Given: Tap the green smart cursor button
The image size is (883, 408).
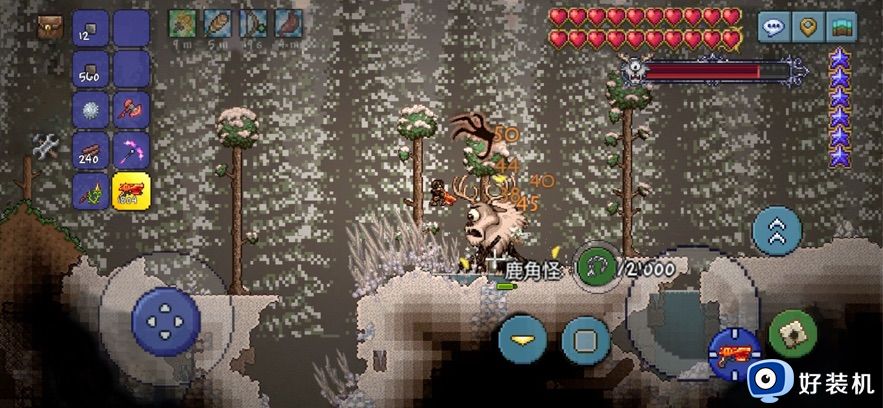Looking at the screenshot, I should coord(793,334).
